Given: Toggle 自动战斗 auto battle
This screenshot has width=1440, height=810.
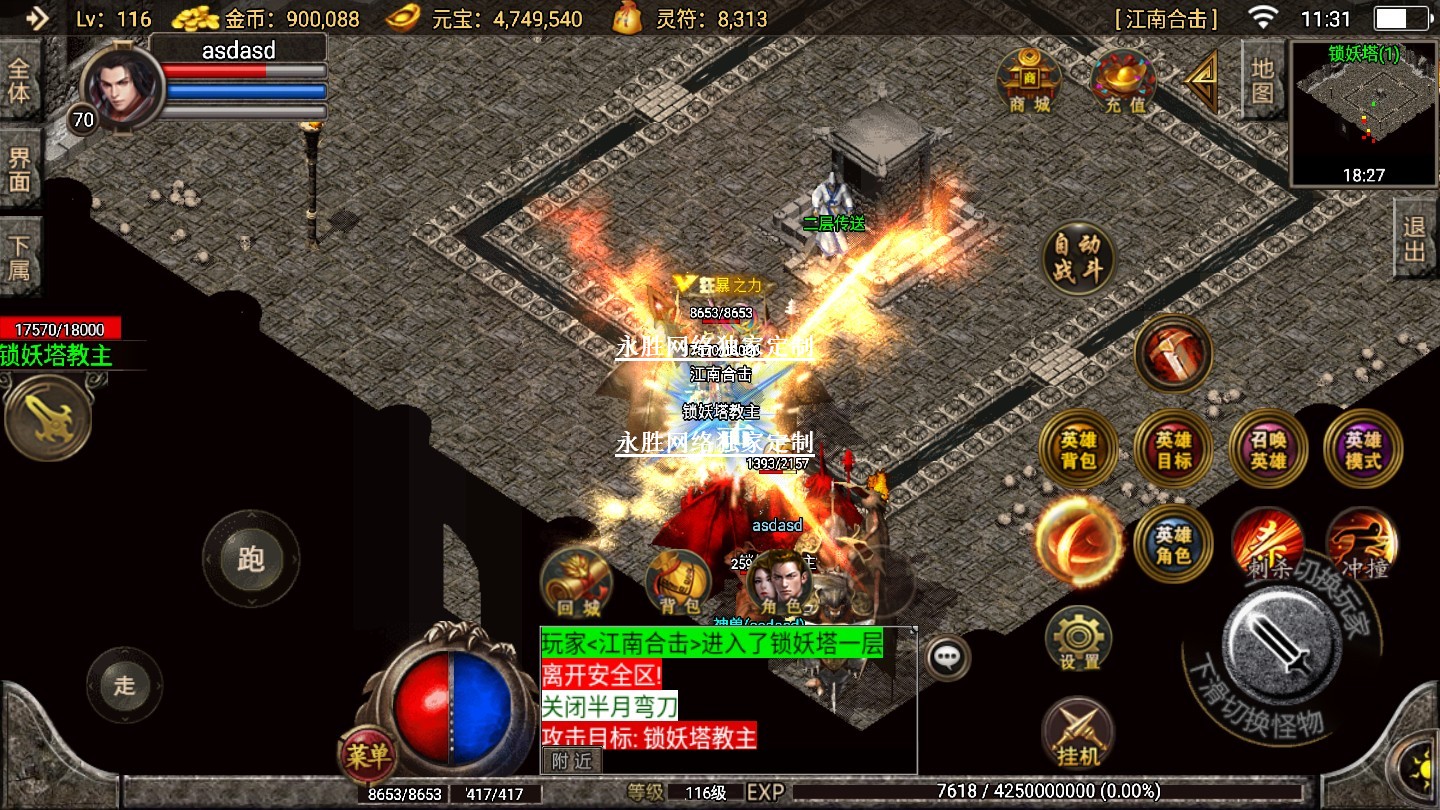Looking at the screenshot, I should click(x=1077, y=258).
